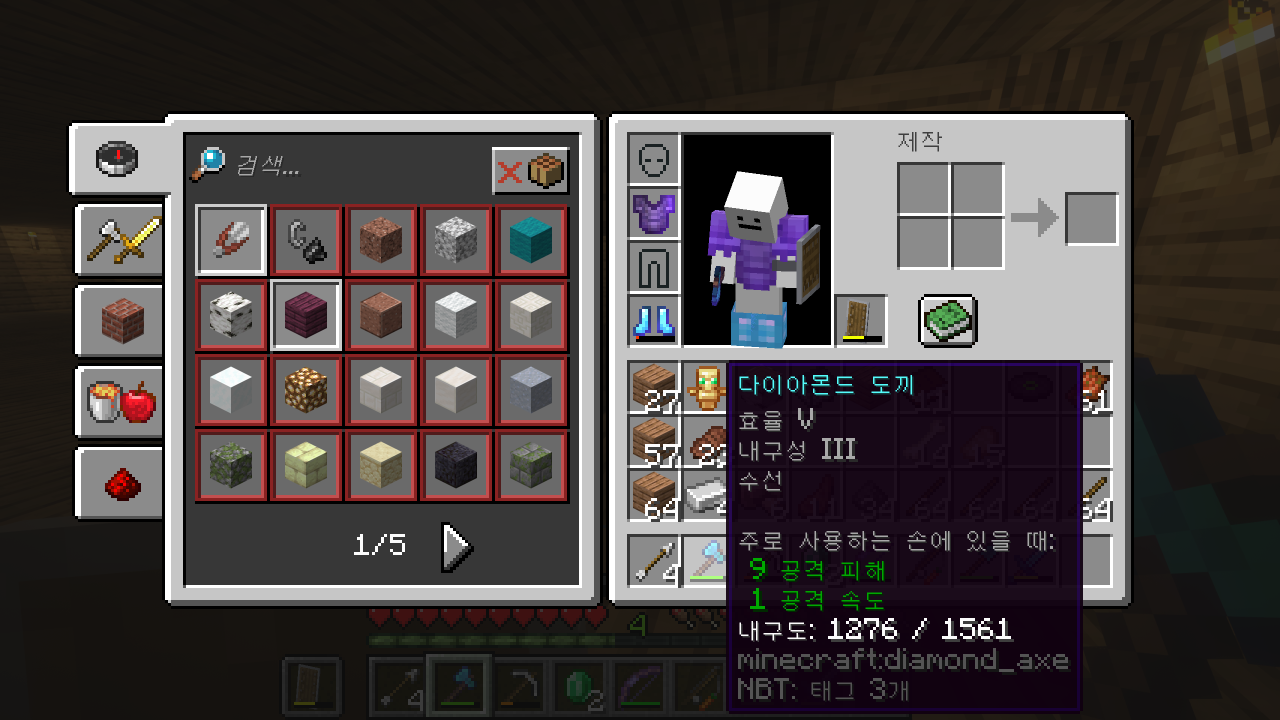Switch to the lava bucket and apple tab

[122, 402]
